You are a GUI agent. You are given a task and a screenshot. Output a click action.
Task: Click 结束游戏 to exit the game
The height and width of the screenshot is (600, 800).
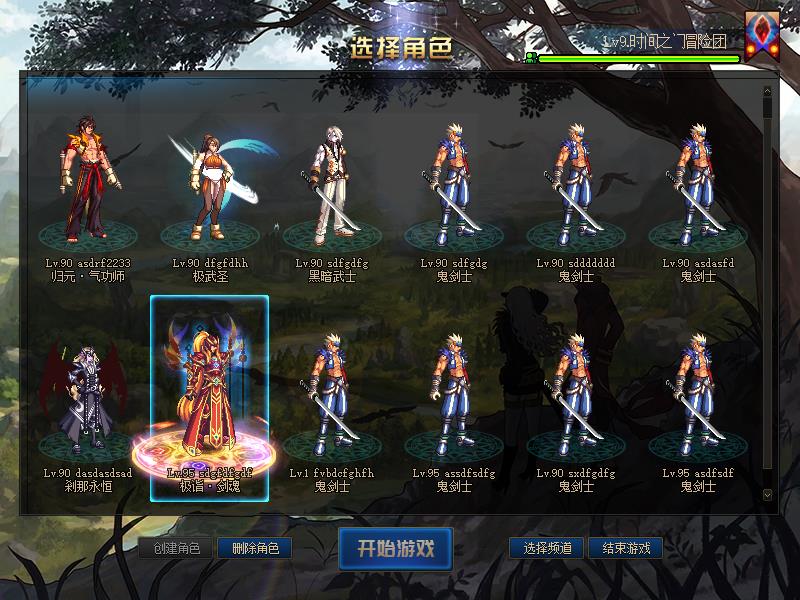tap(626, 548)
